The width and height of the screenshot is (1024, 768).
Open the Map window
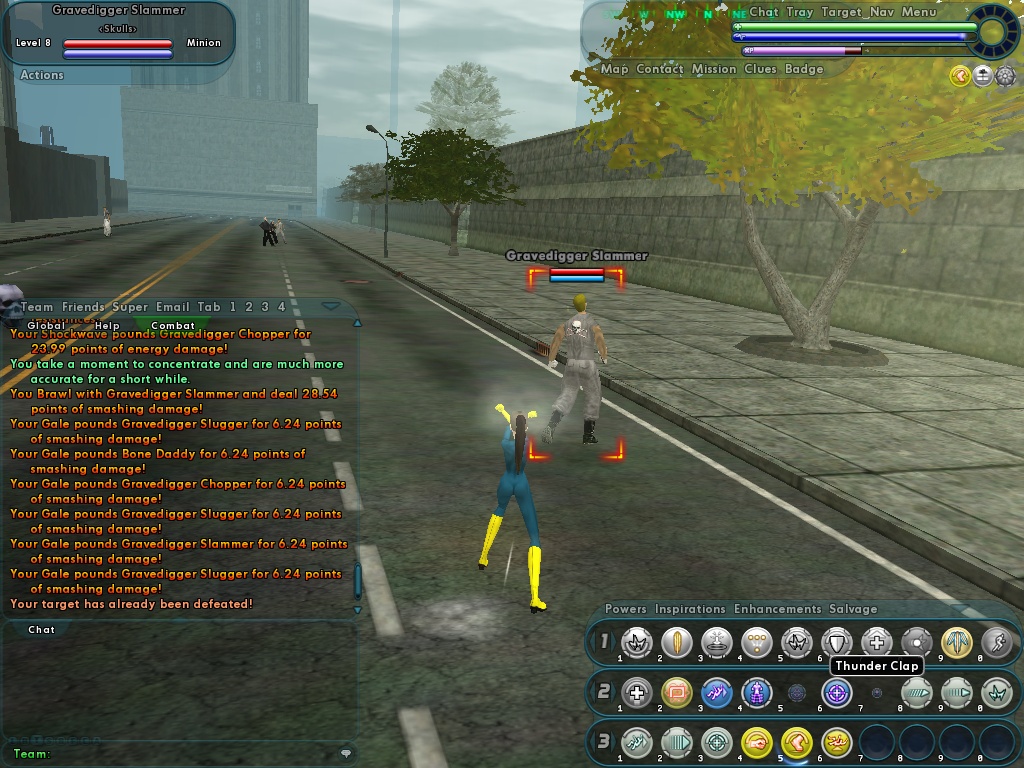click(x=614, y=69)
